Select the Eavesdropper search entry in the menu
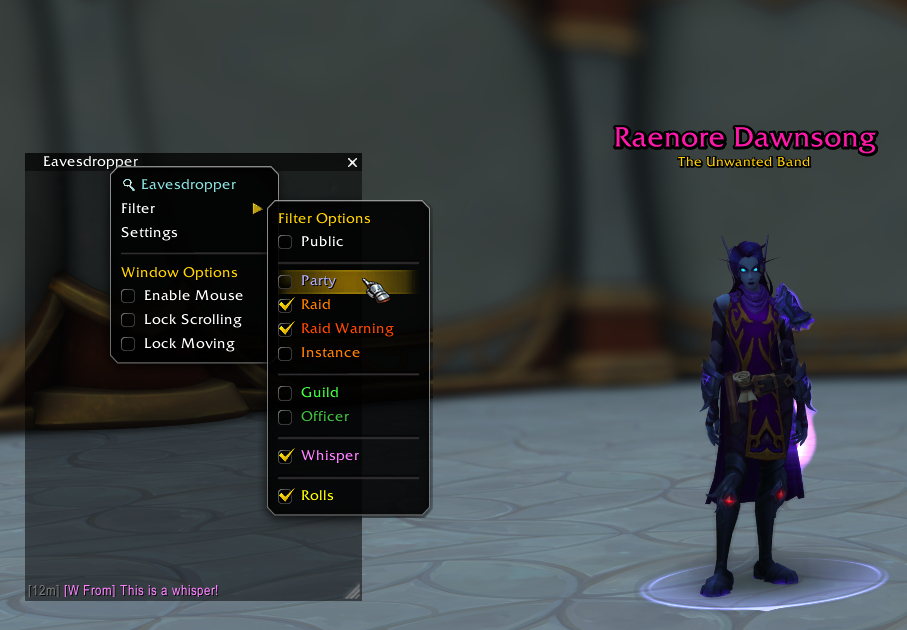Image resolution: width=907 pixels, height=630 pixels. coord(188,184)
